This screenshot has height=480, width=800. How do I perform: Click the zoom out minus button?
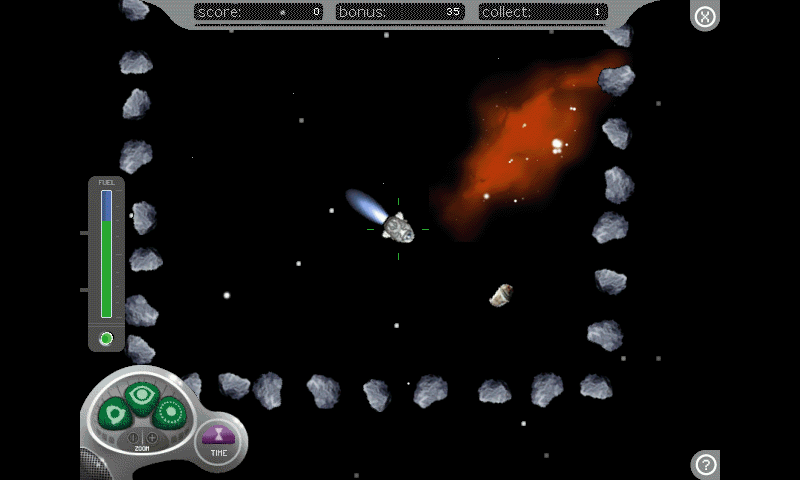(x=134, y=438)
